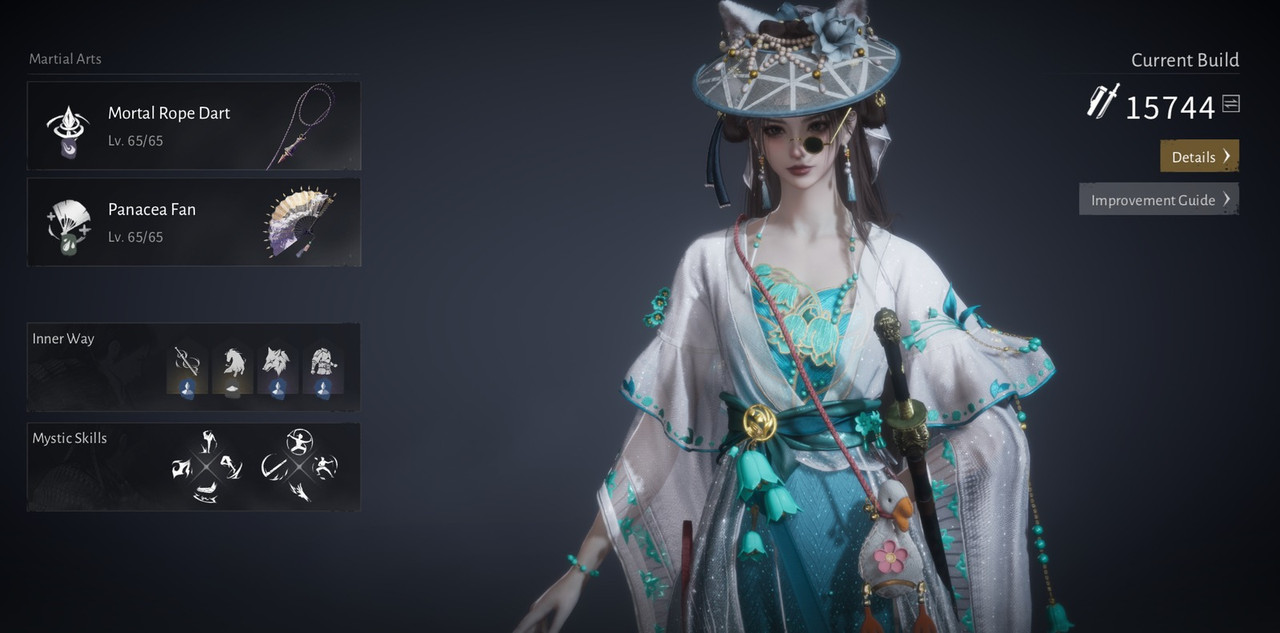The height and width of the screenshot is (633, 1280).
Task: Choose the crescent slash mystic skill
Action: tap(273, 467)
